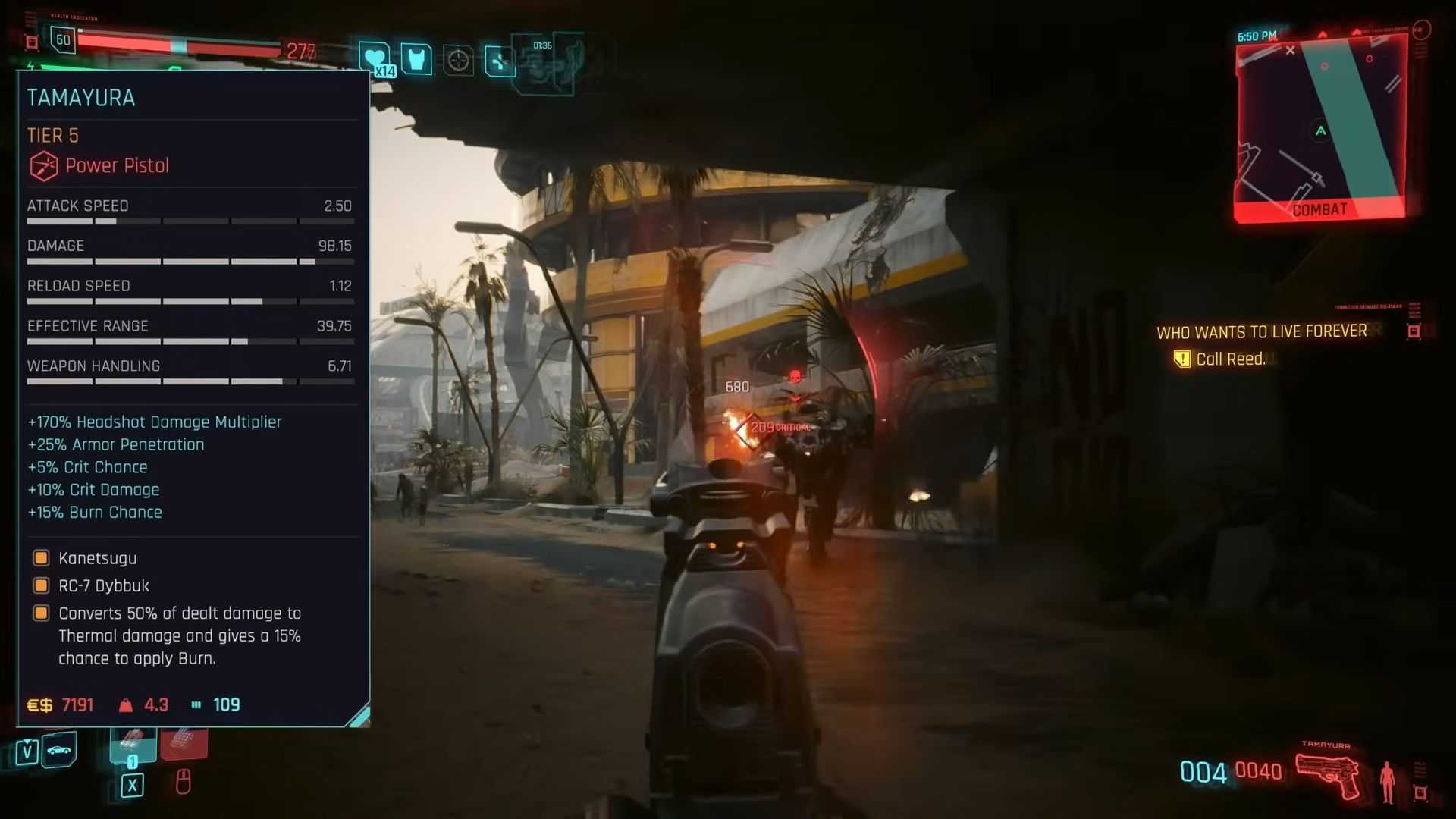Select the Call Reed quest objective

click(1230, 359)
